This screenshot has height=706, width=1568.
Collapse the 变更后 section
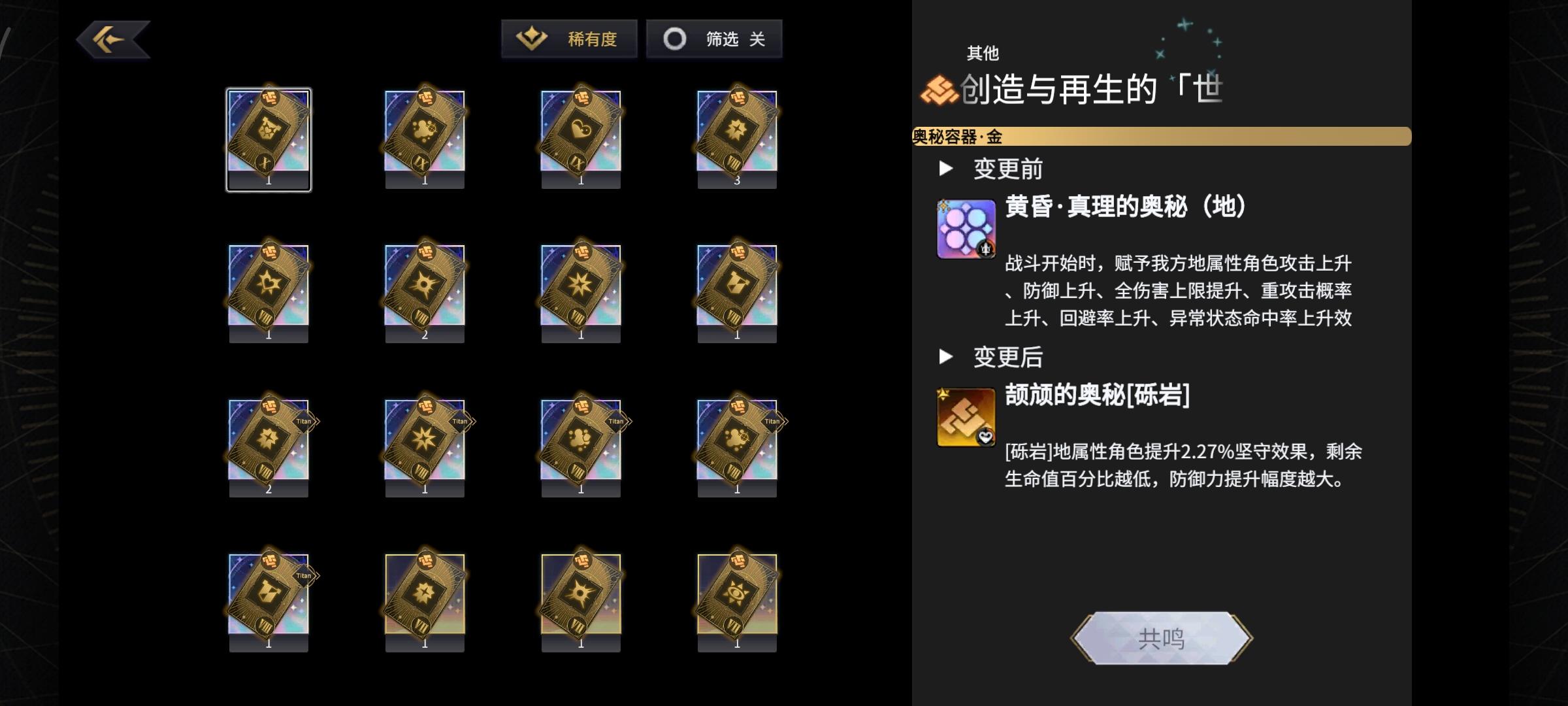[945, 358]
